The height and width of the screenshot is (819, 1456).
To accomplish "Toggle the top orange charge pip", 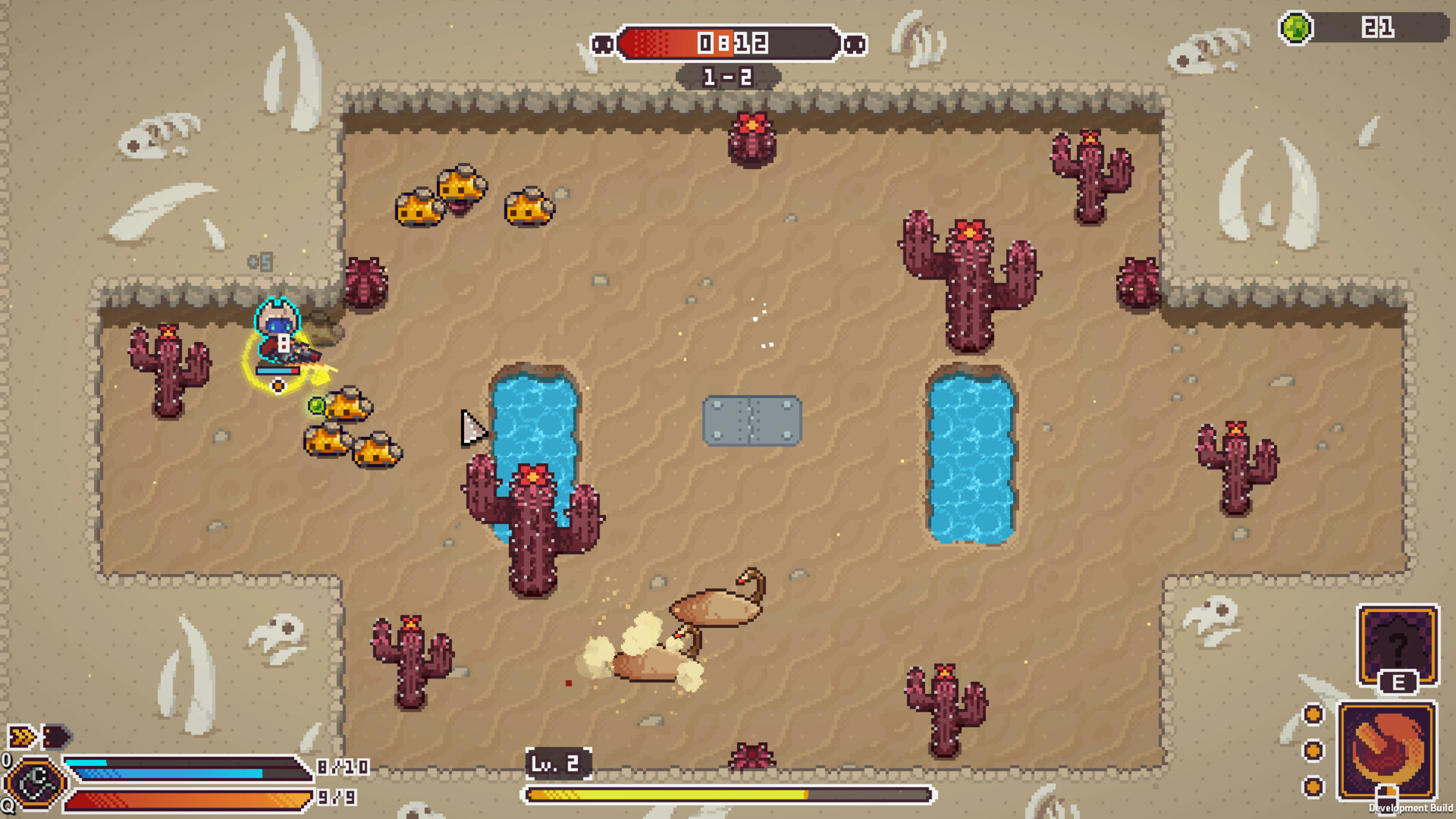I will coord(1312,713).
